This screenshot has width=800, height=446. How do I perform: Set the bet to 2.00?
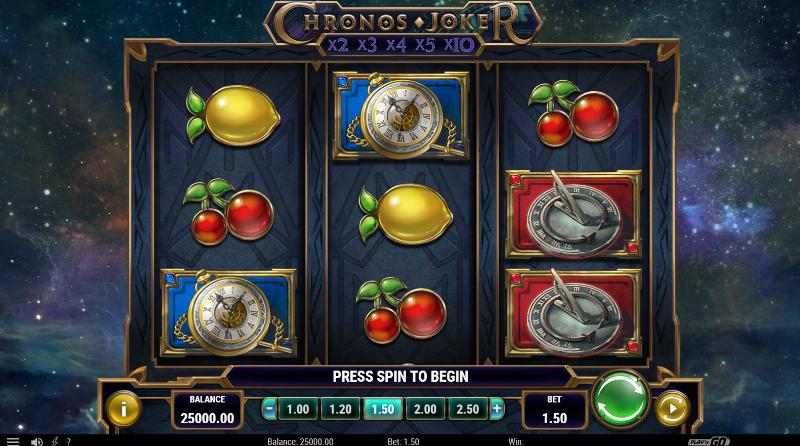tap(424, 409)
